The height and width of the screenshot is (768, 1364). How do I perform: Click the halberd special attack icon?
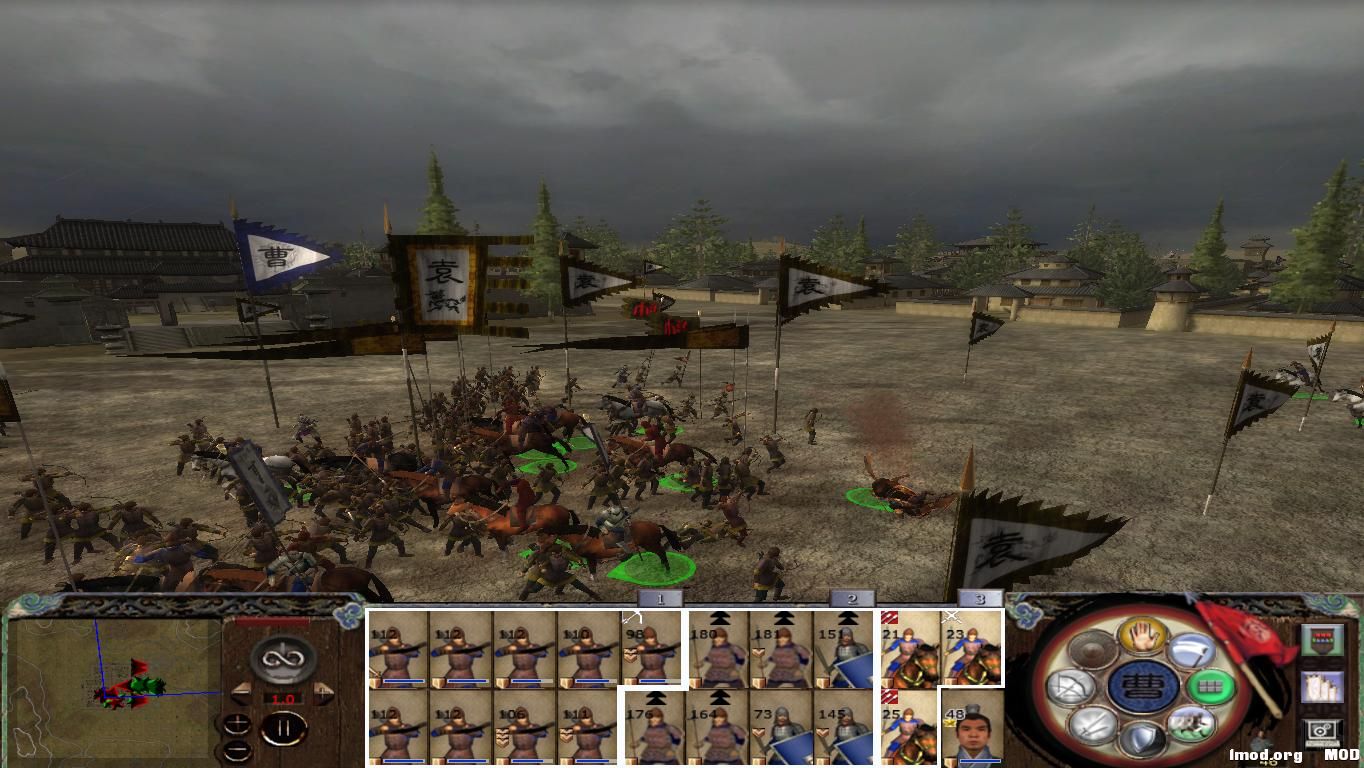click(1193, 650)
